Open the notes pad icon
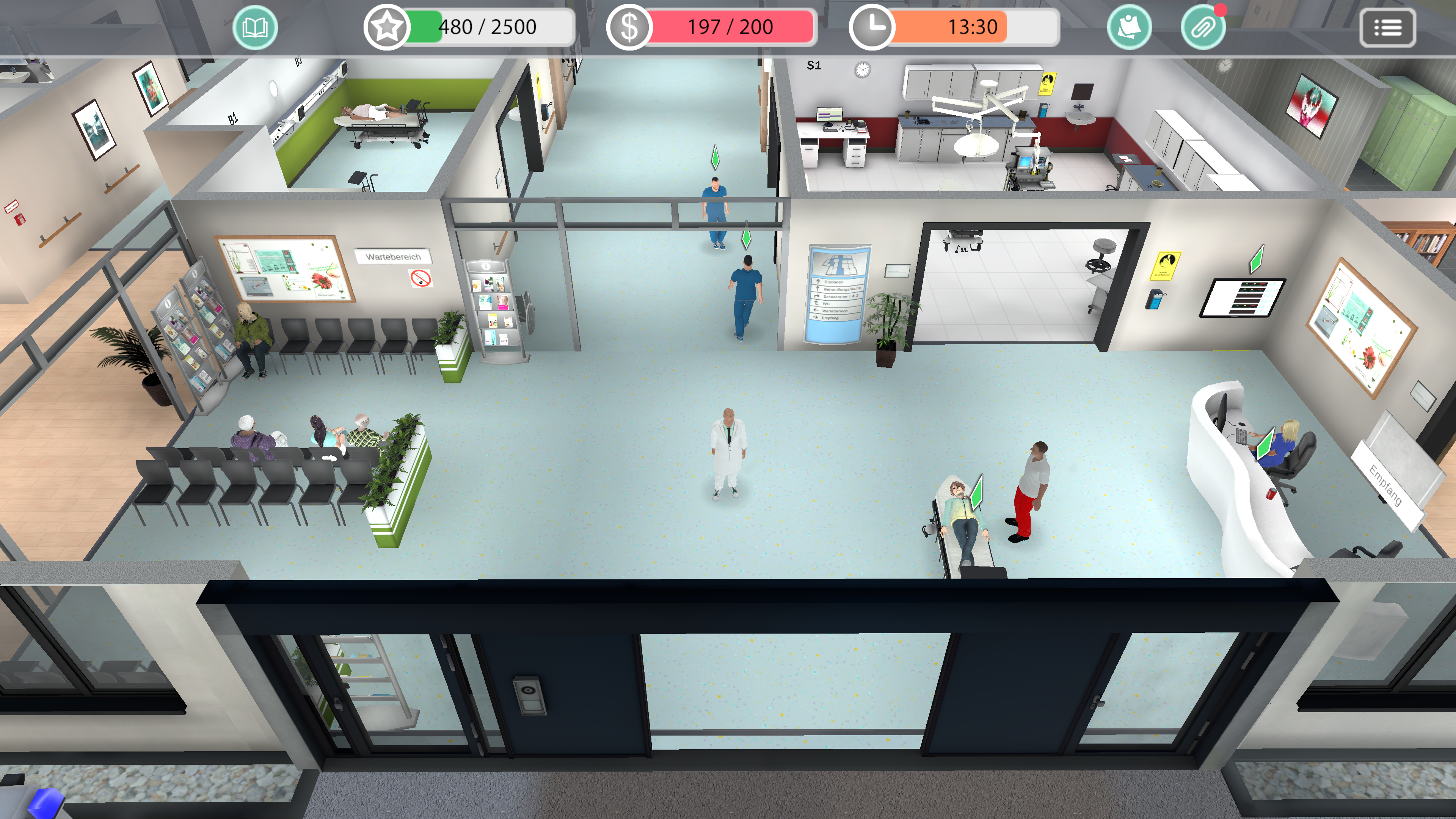Viewport: 1456px width, 819px height. pyautogui.click(x=1129, y=27)
